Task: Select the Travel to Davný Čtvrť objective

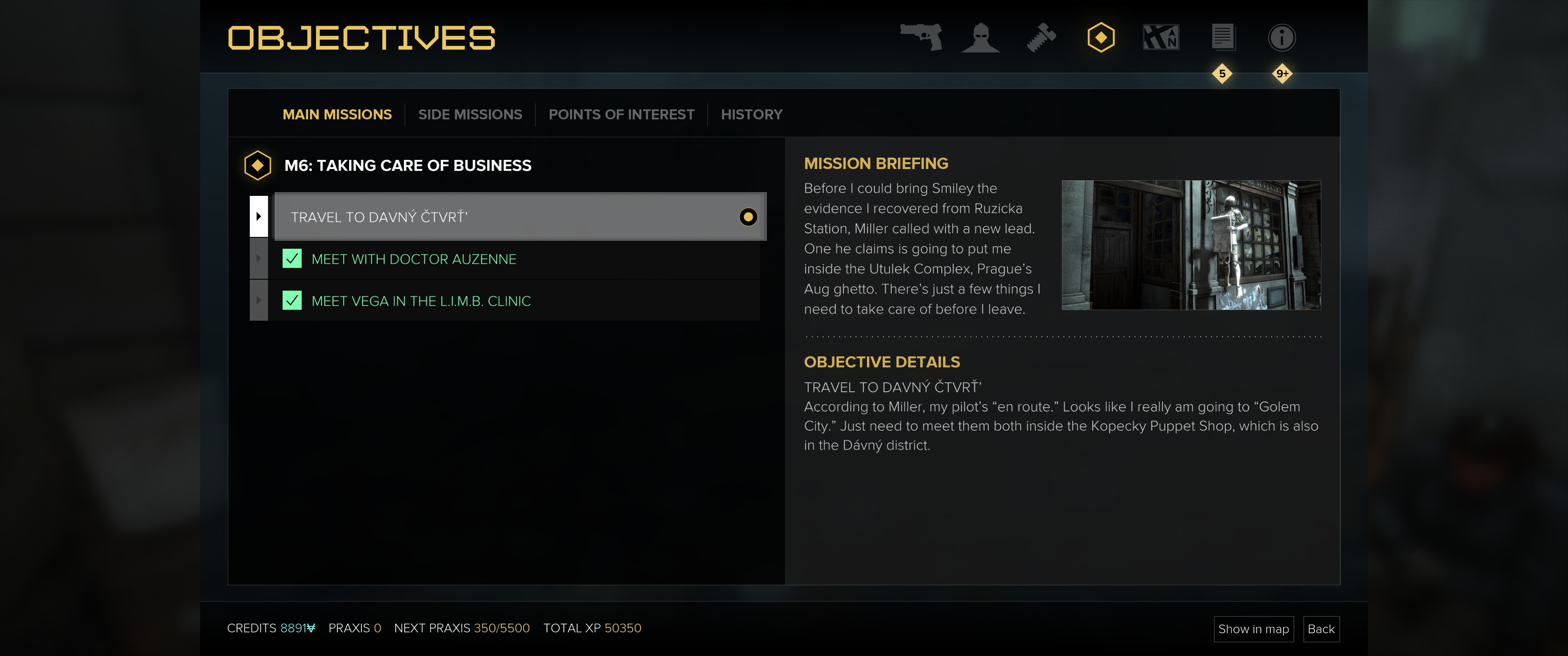Action: tap(505, 217)
